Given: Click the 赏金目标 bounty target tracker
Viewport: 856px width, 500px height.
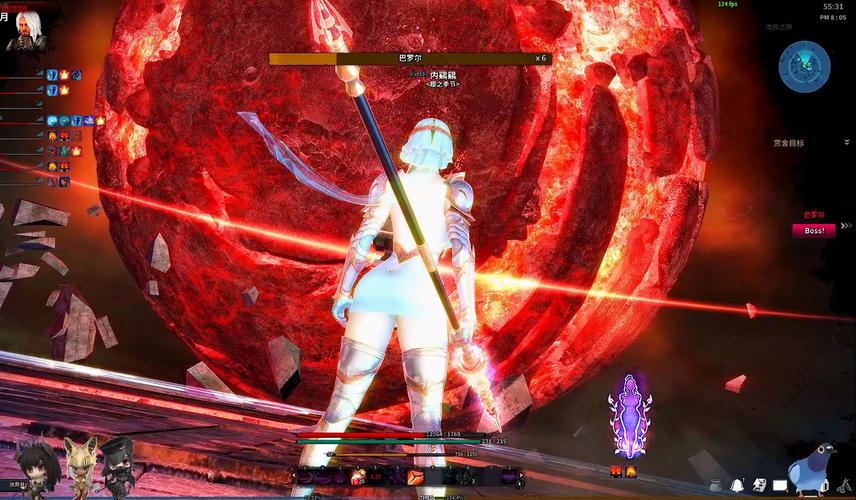Looking at the screenshot, I should pos(788,143).
